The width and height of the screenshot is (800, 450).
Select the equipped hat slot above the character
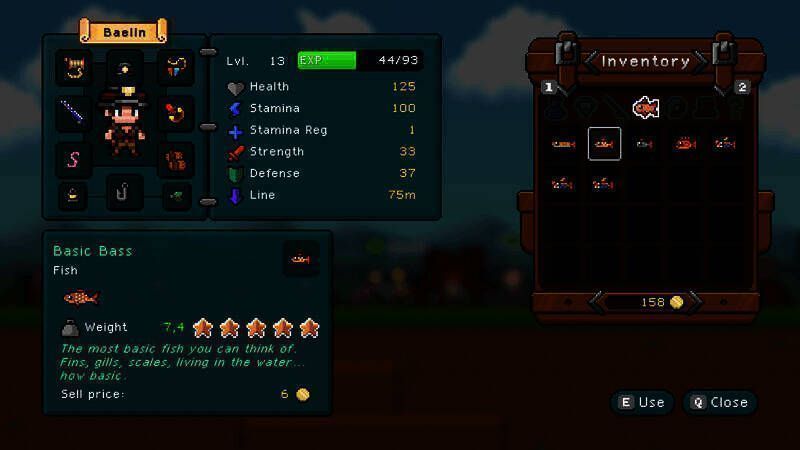(125, 68)
